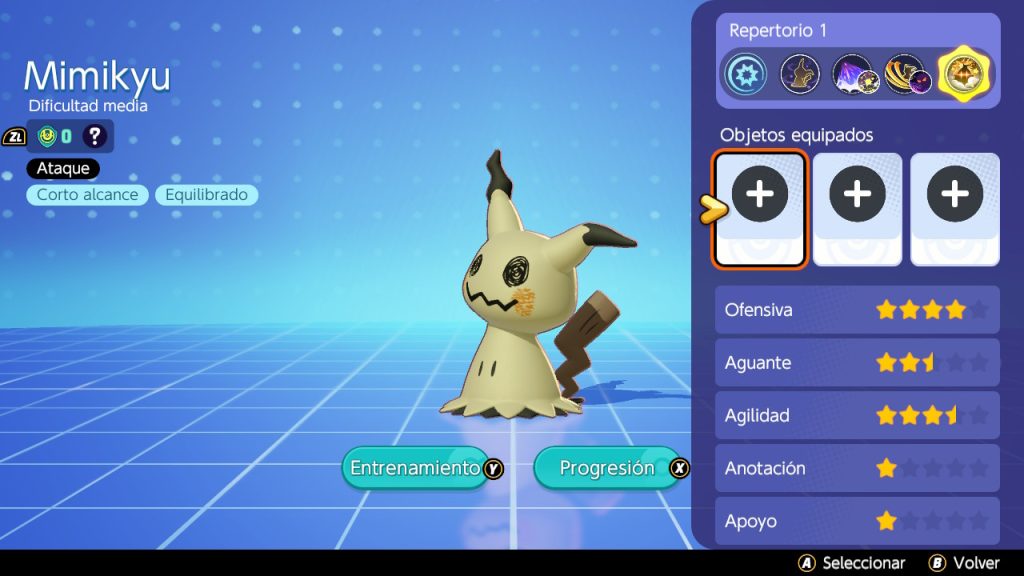Choose the golden Mimikyu silhouette passive icon

(x=800, y=75)
